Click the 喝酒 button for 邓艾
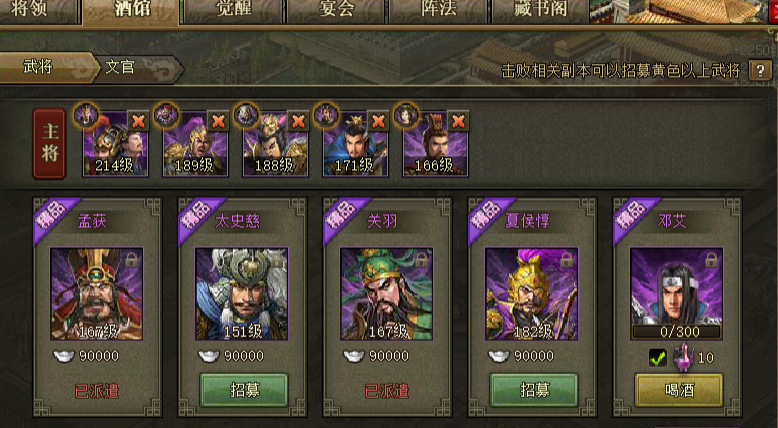This screenshot has height=428, width=778. coord(679,390)
